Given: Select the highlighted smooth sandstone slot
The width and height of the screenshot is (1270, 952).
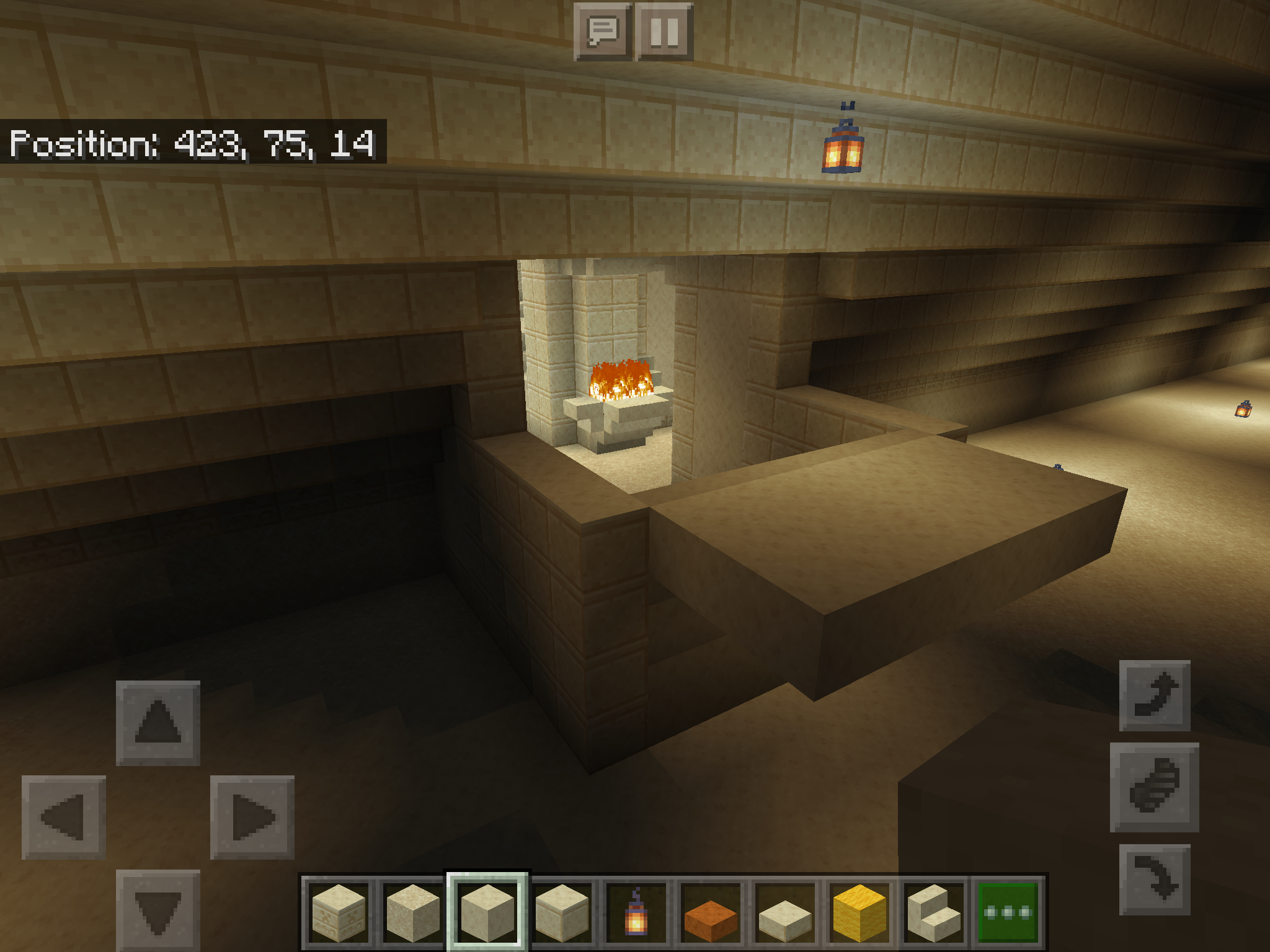Looking at the screenshot, I should (487, 912).
